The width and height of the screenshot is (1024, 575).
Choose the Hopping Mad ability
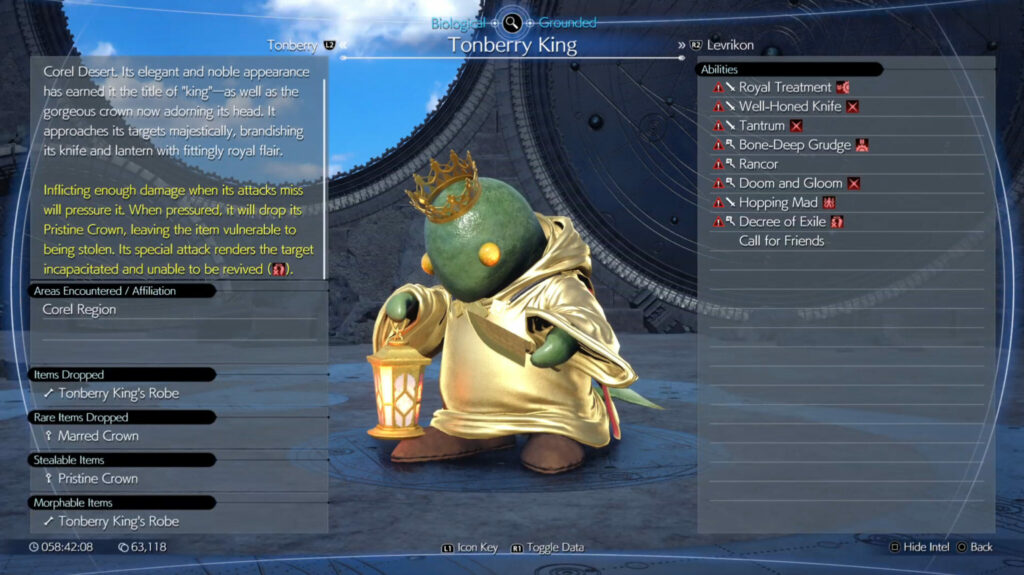[779, 202]
